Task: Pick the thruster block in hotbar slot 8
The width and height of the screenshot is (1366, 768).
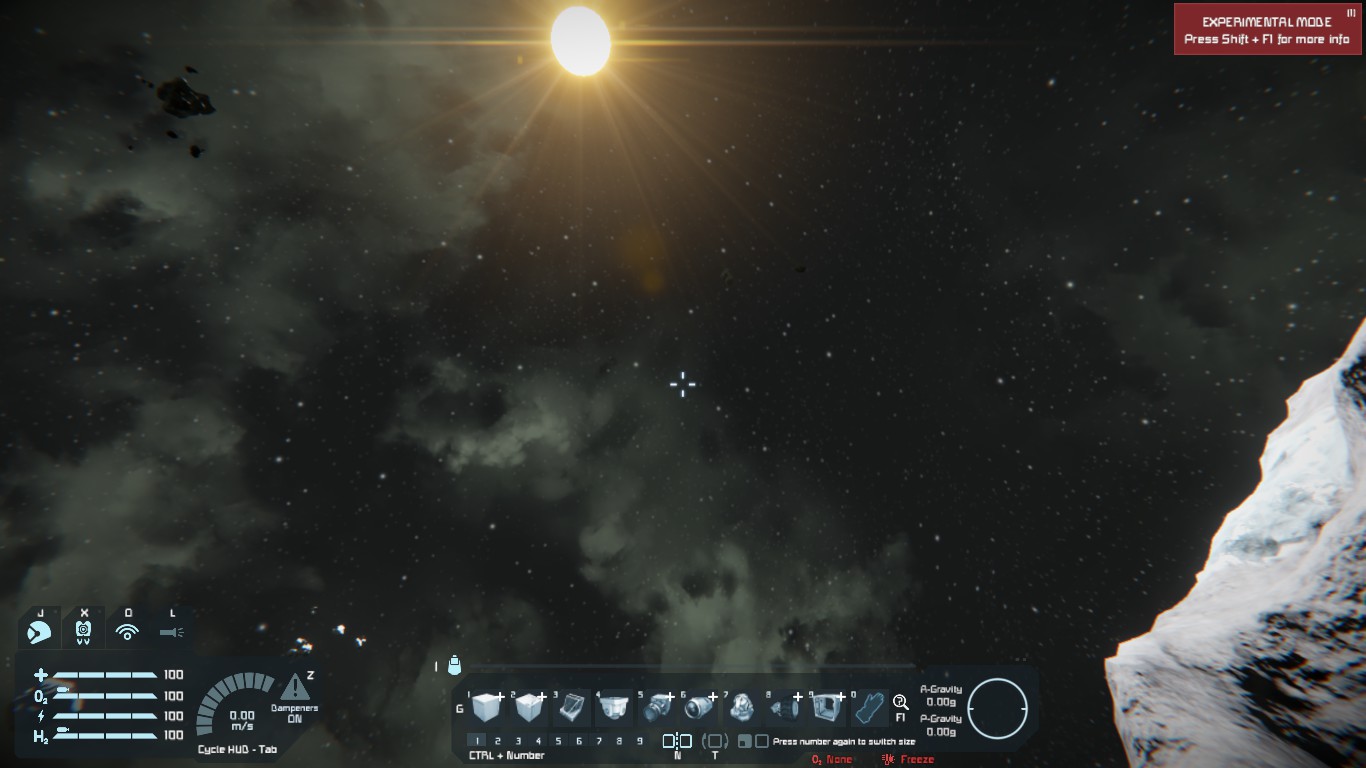Action: 785,708
